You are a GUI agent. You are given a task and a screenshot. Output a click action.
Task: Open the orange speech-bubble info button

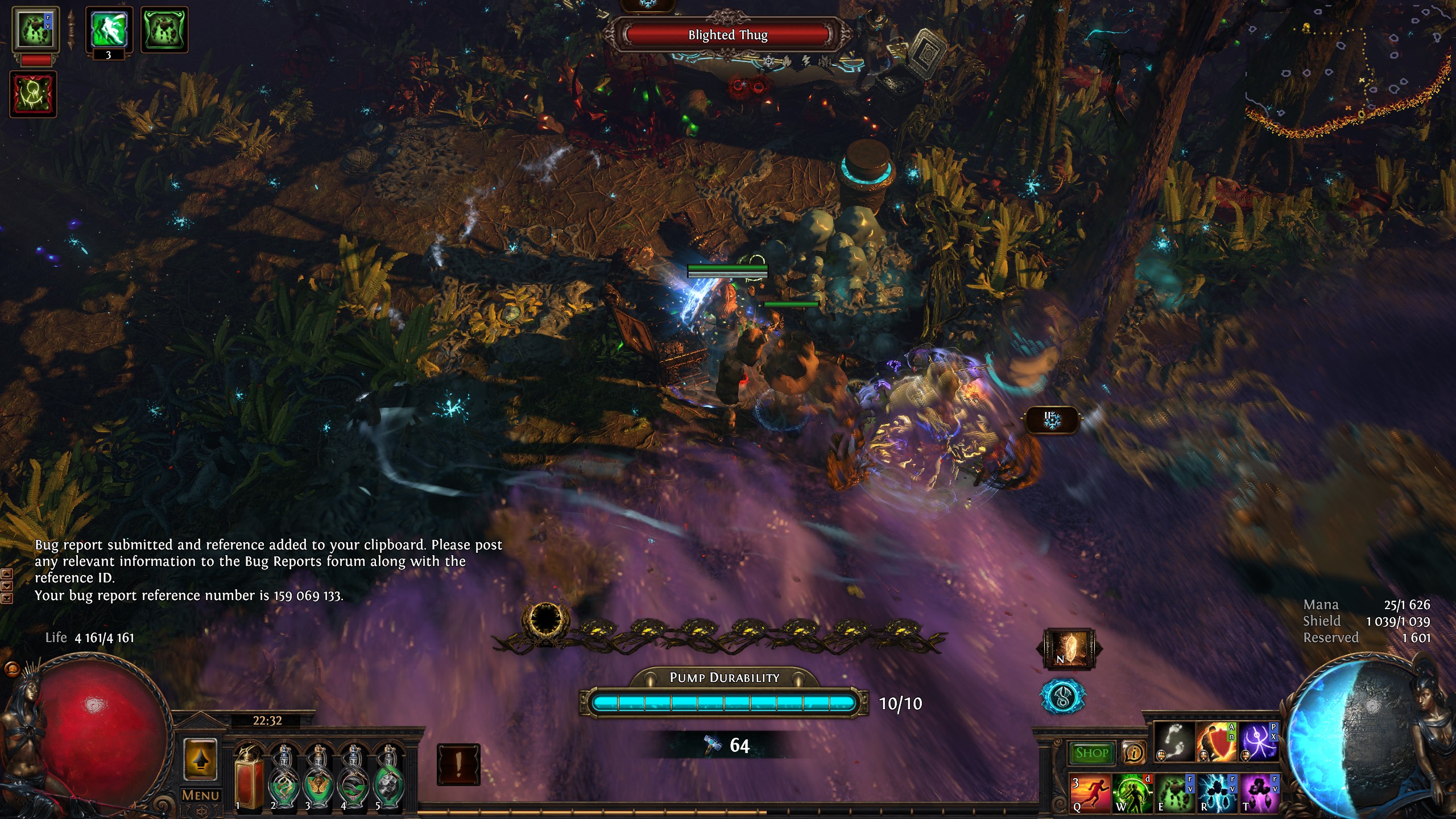(1134, 753)
